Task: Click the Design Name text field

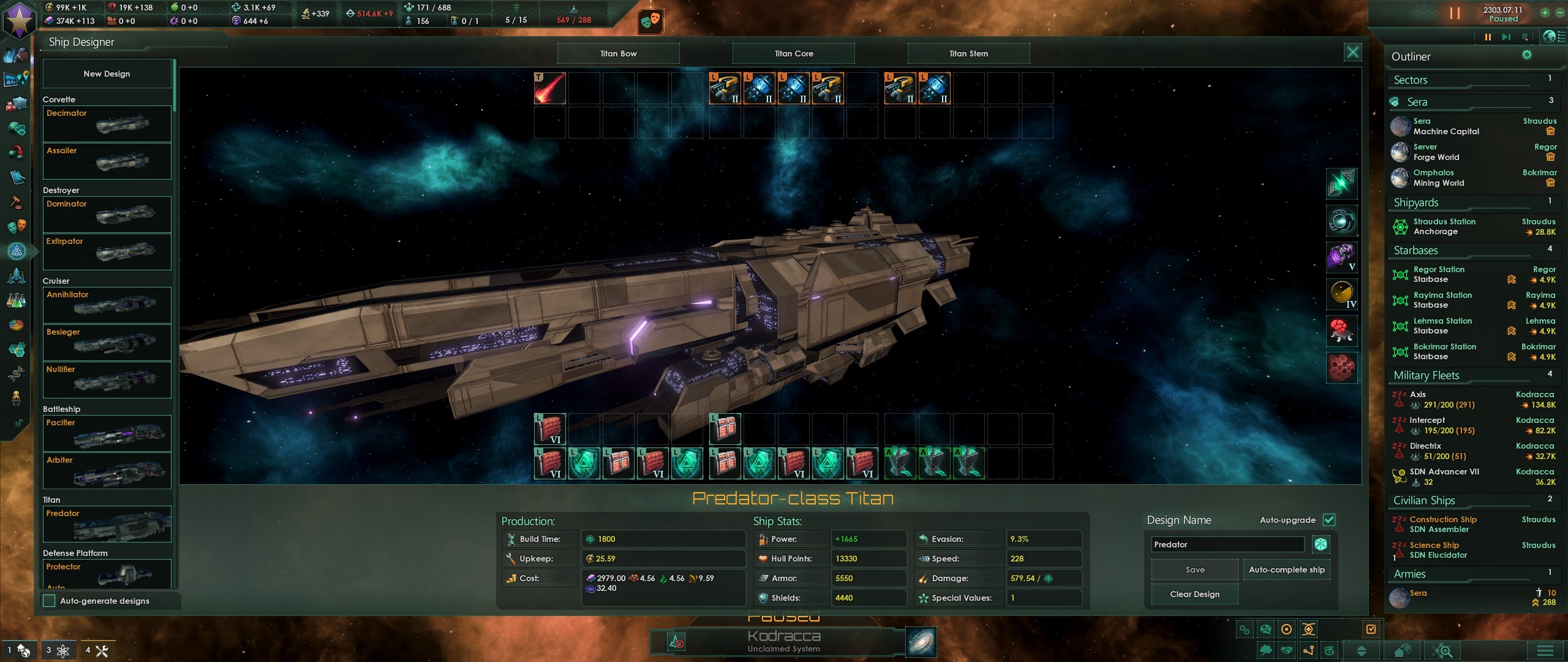Action: tap(1227, 544)
